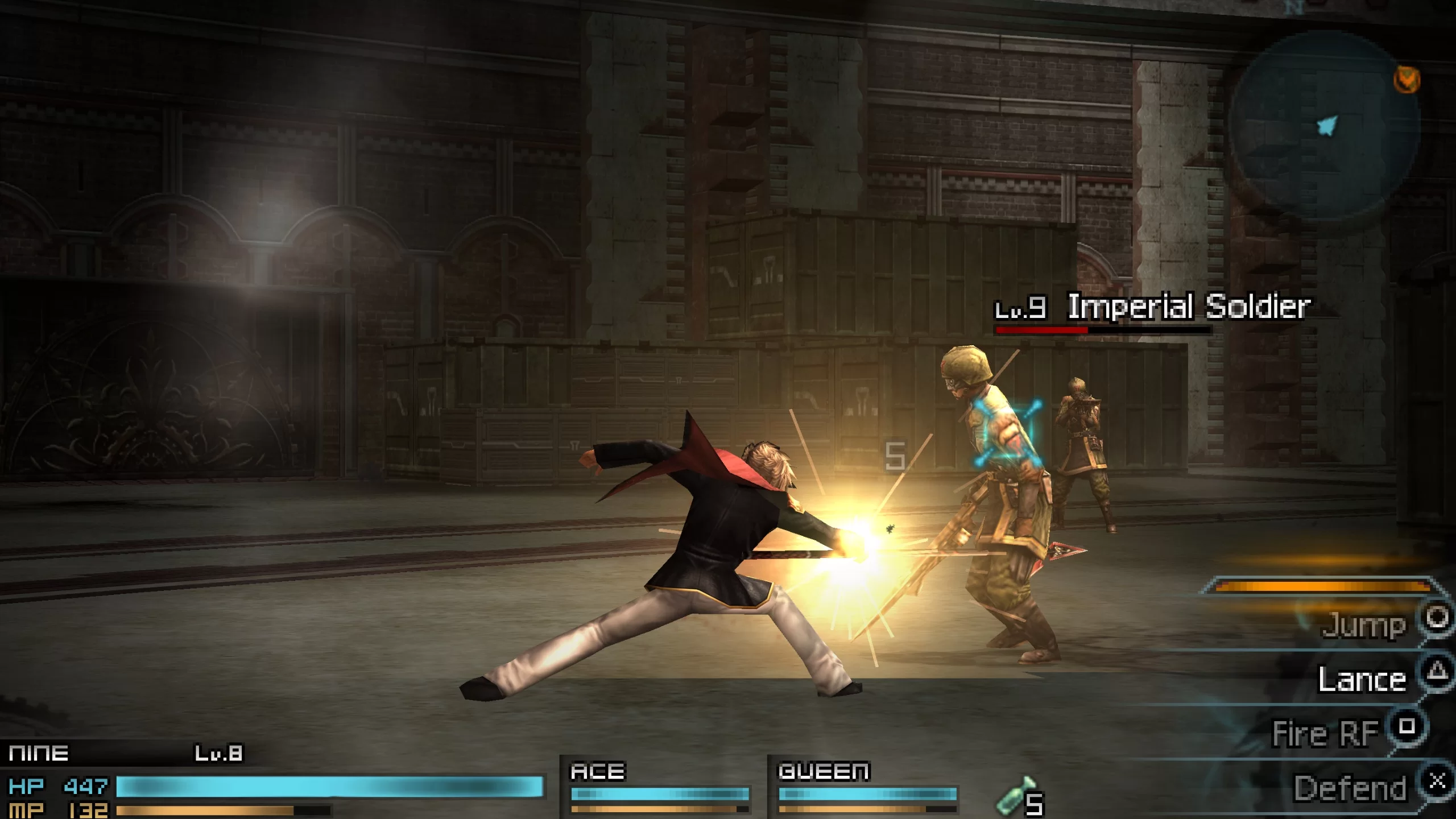Activate the Fire RF spell
Screen dimensions: 1456x819
click(1326, 734)
